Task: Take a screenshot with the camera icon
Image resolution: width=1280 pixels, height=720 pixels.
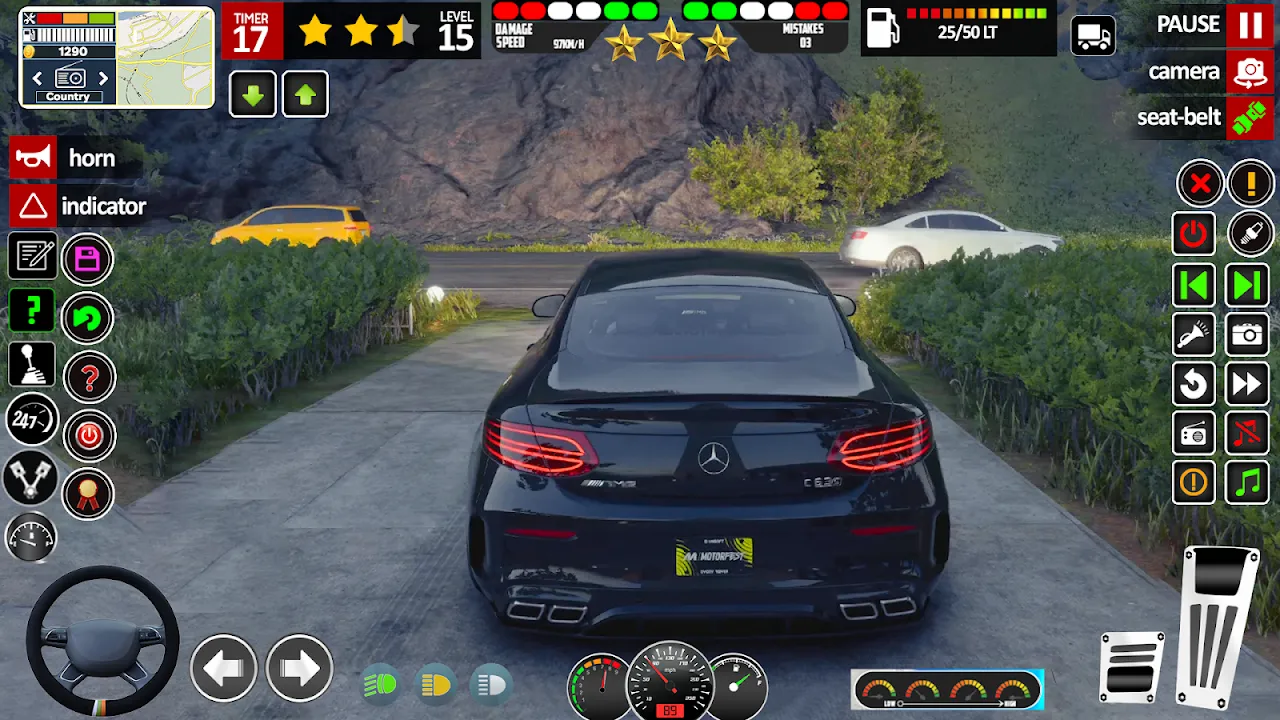Action: 1247,334
